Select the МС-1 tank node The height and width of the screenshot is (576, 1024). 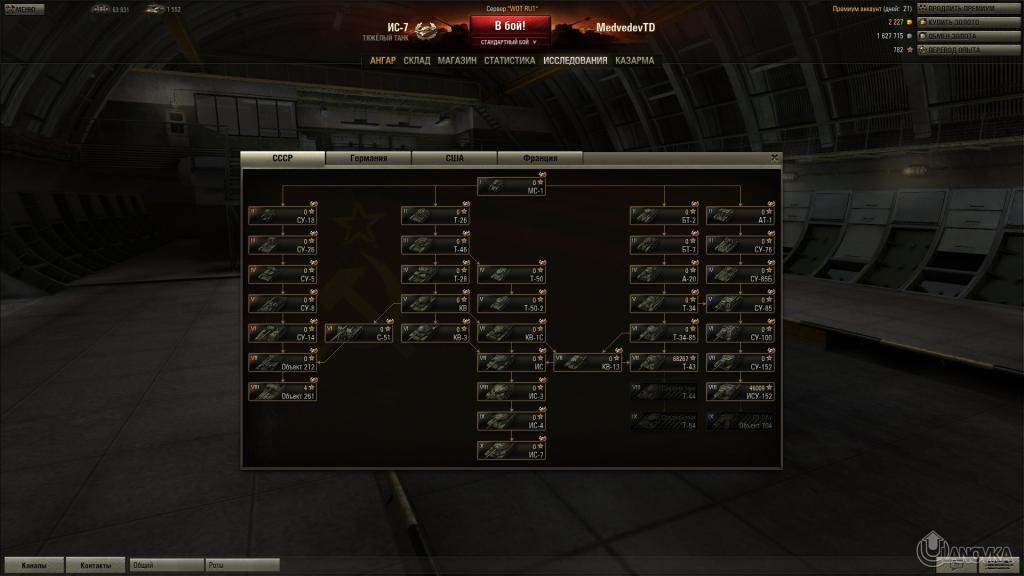click(511, 186)
